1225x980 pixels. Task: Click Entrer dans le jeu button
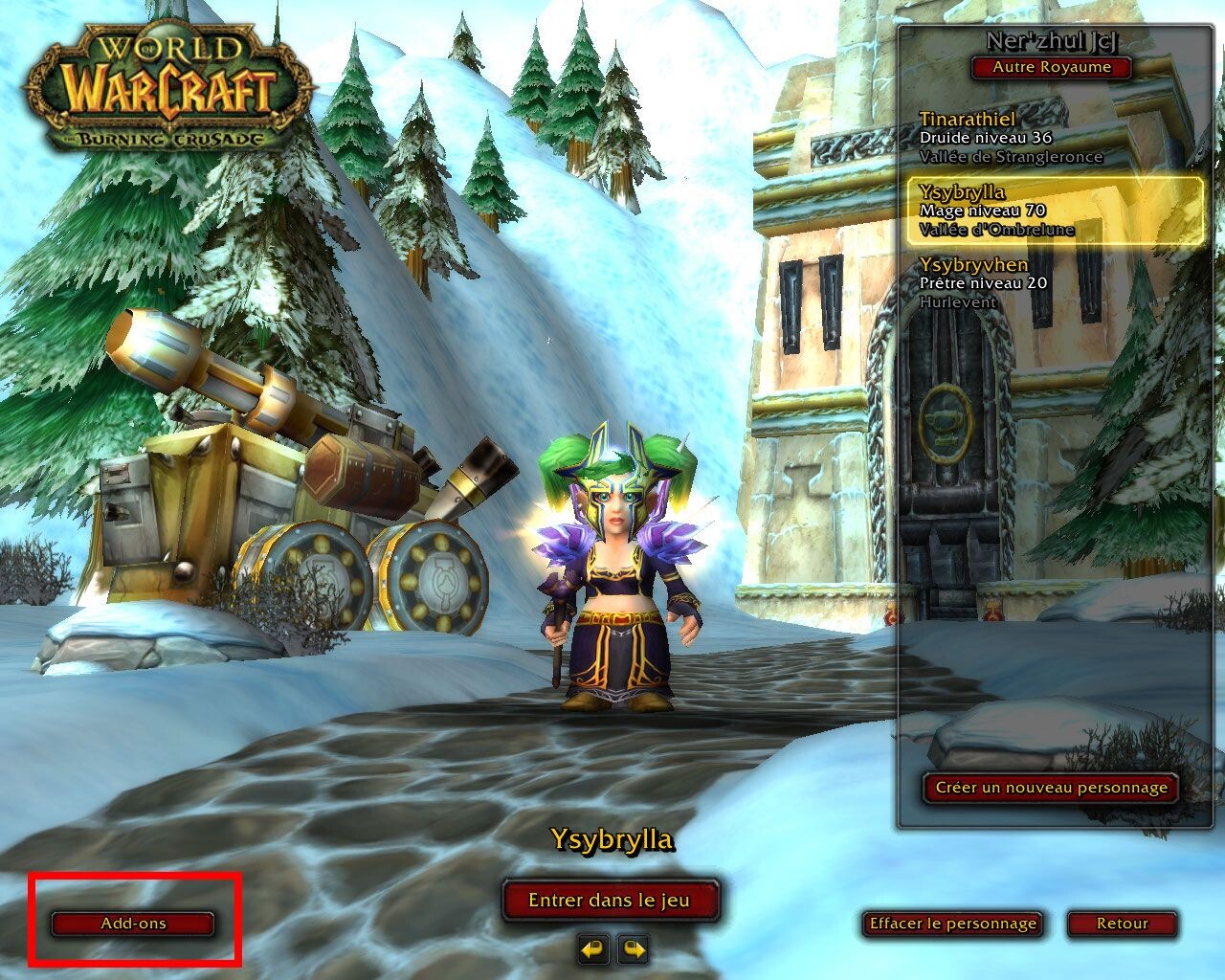pyautogui.click(x=610, y=900)
